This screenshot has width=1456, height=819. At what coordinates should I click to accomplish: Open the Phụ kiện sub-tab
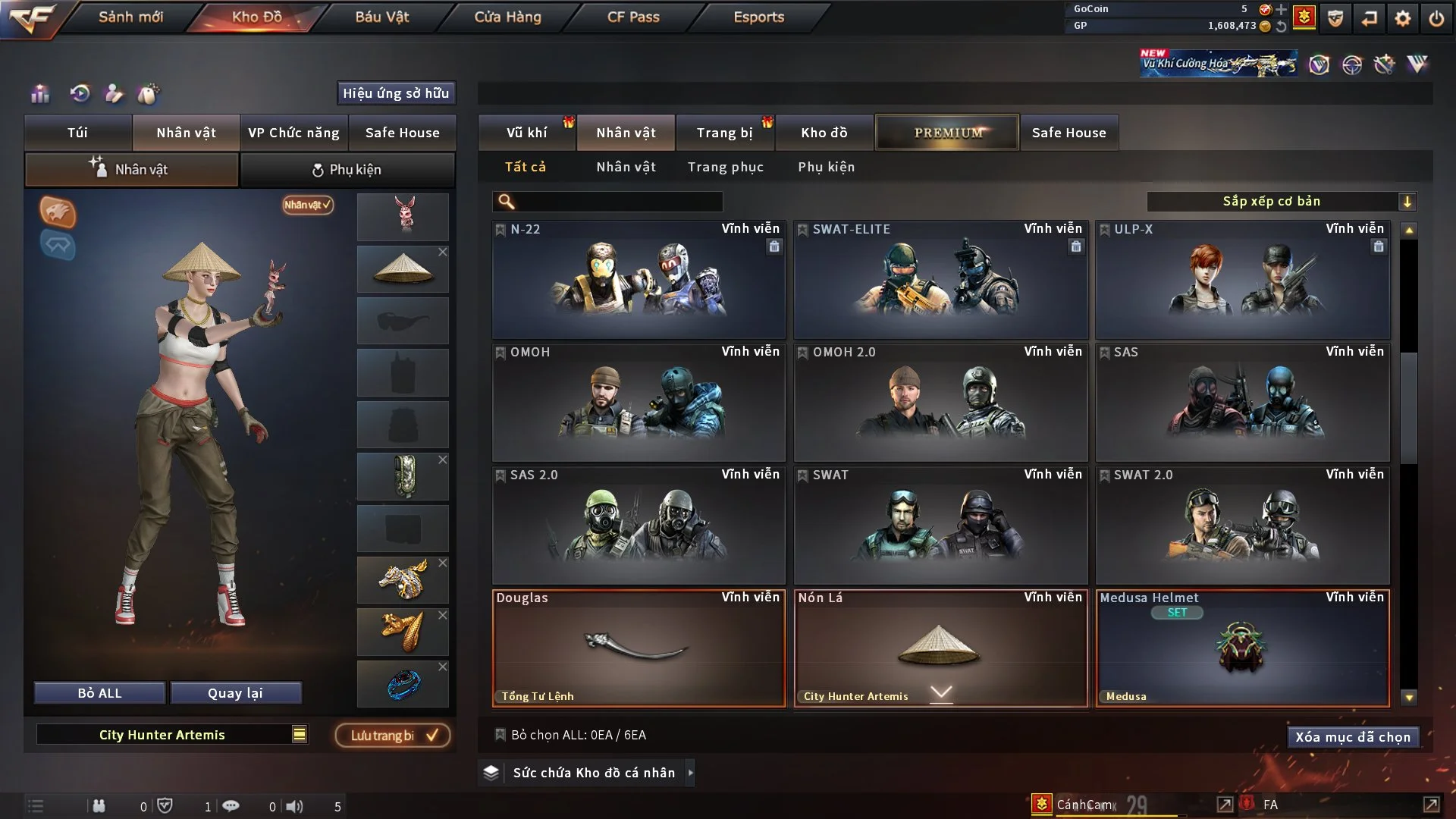[x=347, y=170]
